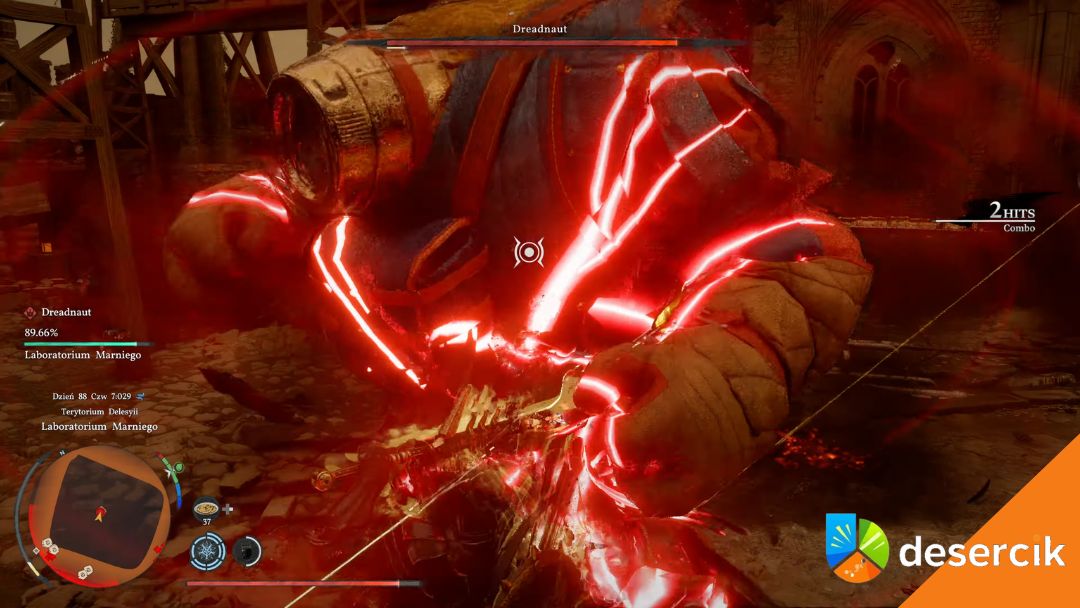This screenshot has height=608, width=1080.
Task: Select the dark round skill icon
Action: (x=247, y=551)
